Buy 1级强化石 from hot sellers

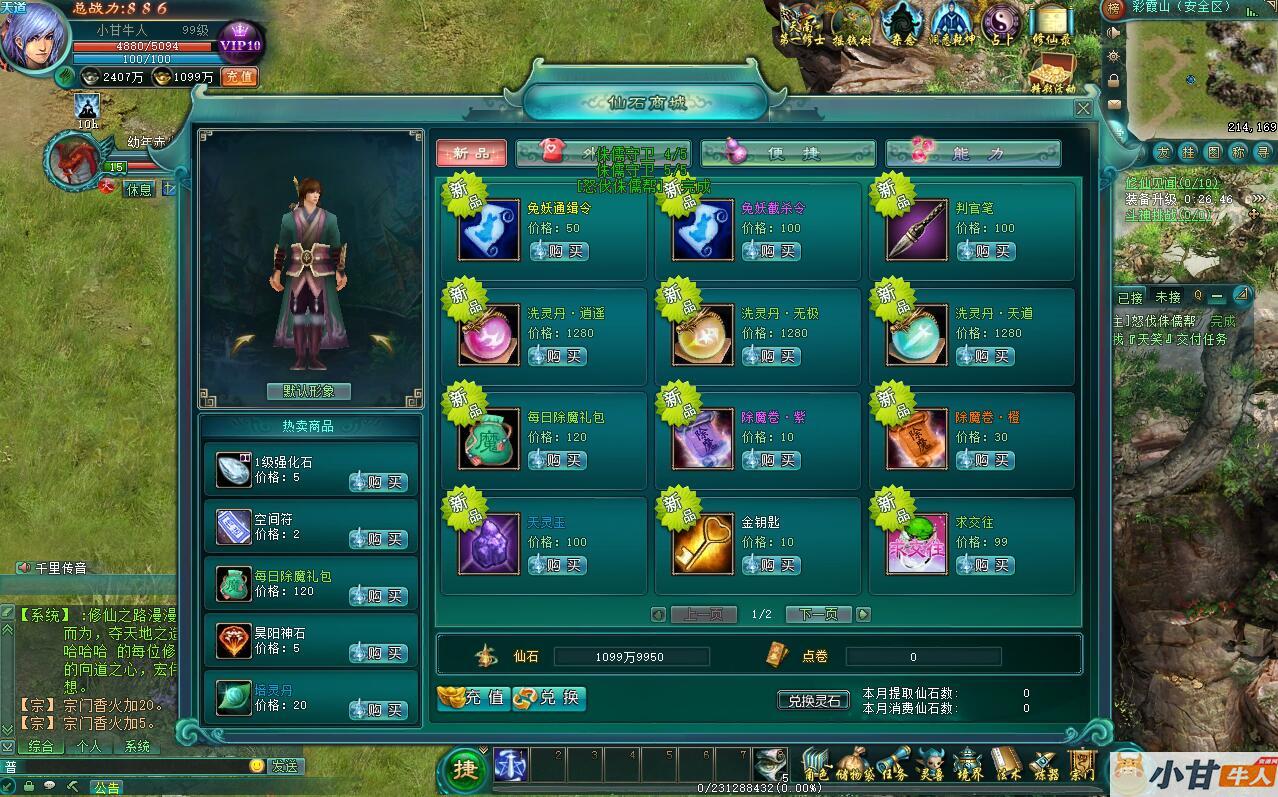[379, 482]
